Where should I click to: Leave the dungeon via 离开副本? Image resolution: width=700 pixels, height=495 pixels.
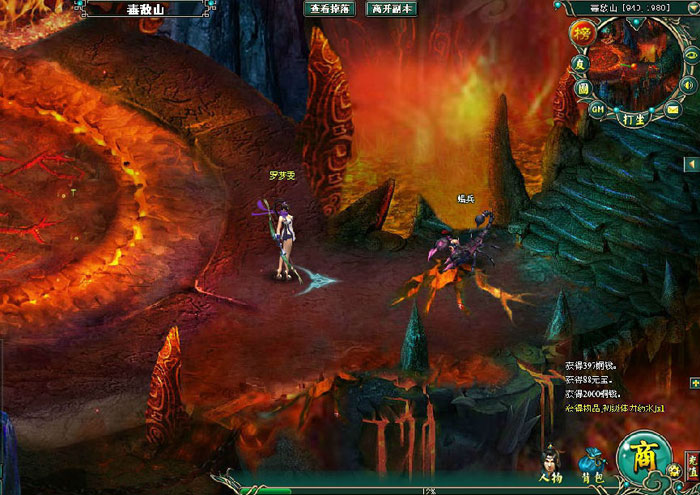[392, 9]
